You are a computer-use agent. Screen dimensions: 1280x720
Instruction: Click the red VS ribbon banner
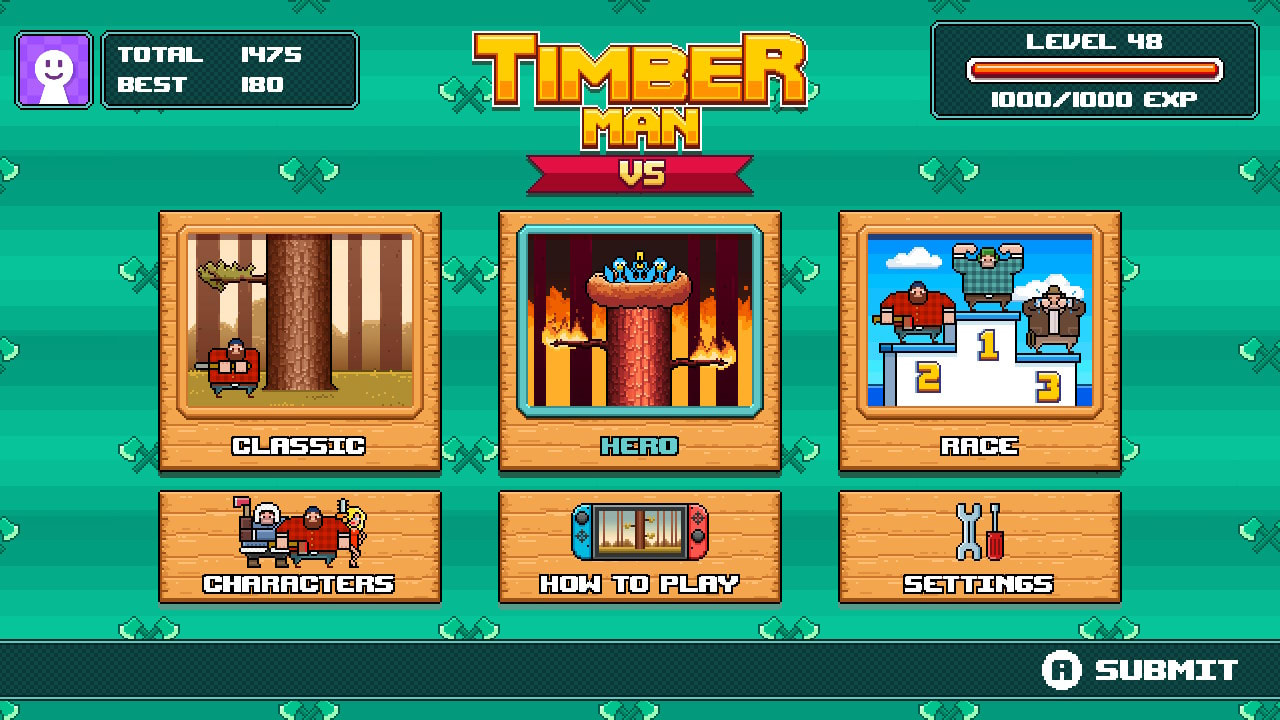click(x=640, y=172)
